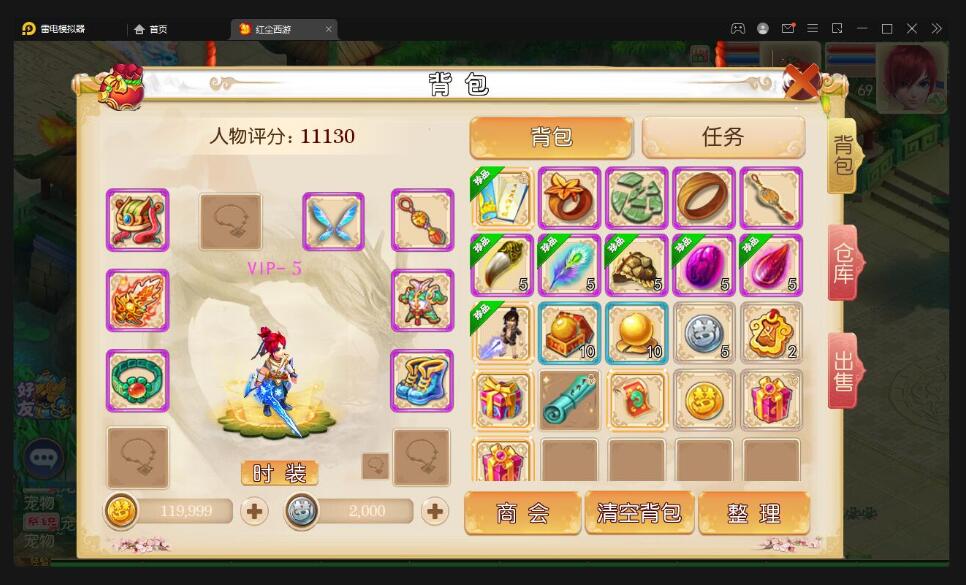
Task: Maximize the emulator window
Action: tap(887, 29)
